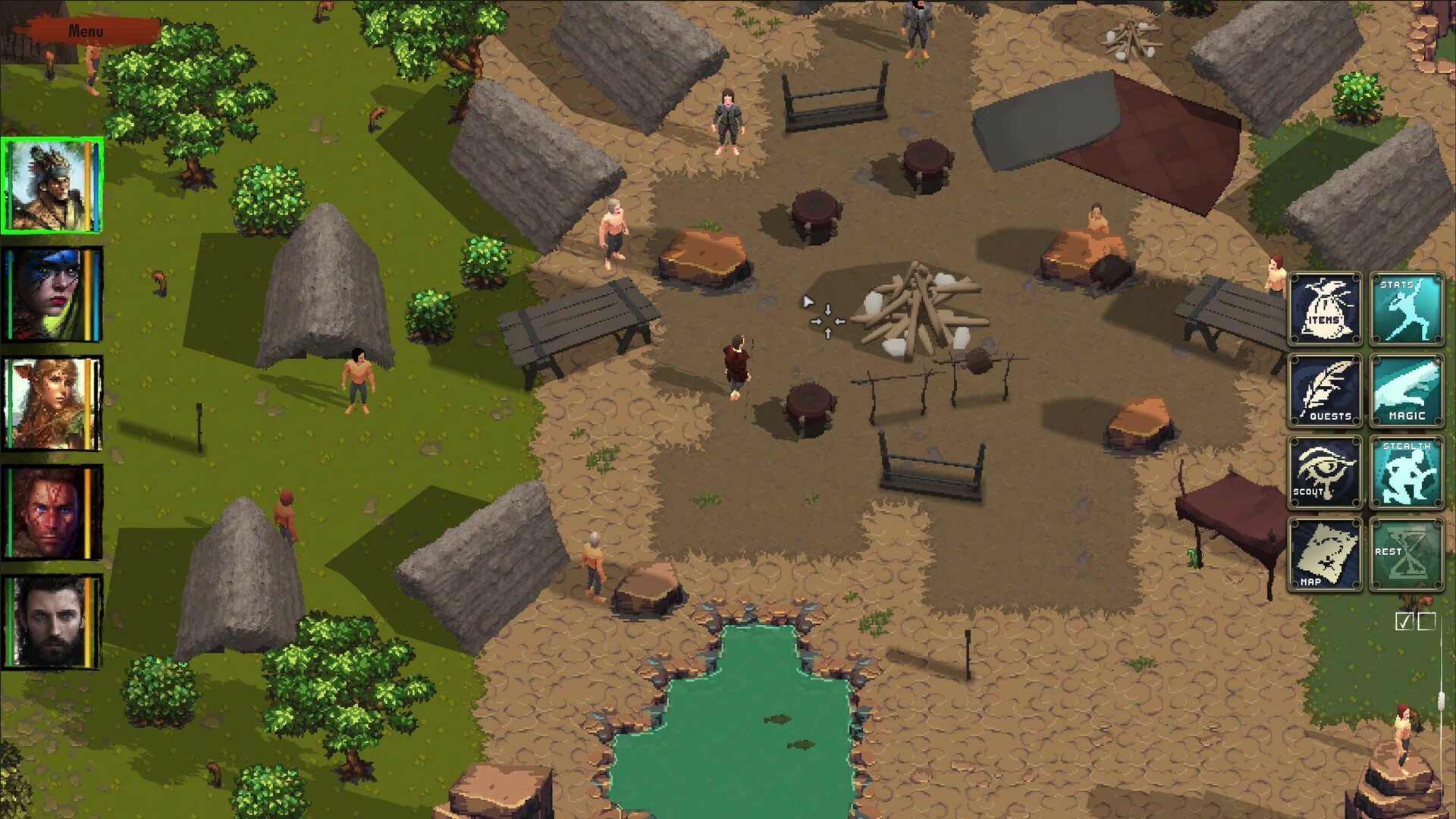The height and width of the screenshot is (819, 1456).
Task: Enable Stealth mode
Action: (1407, 473)
